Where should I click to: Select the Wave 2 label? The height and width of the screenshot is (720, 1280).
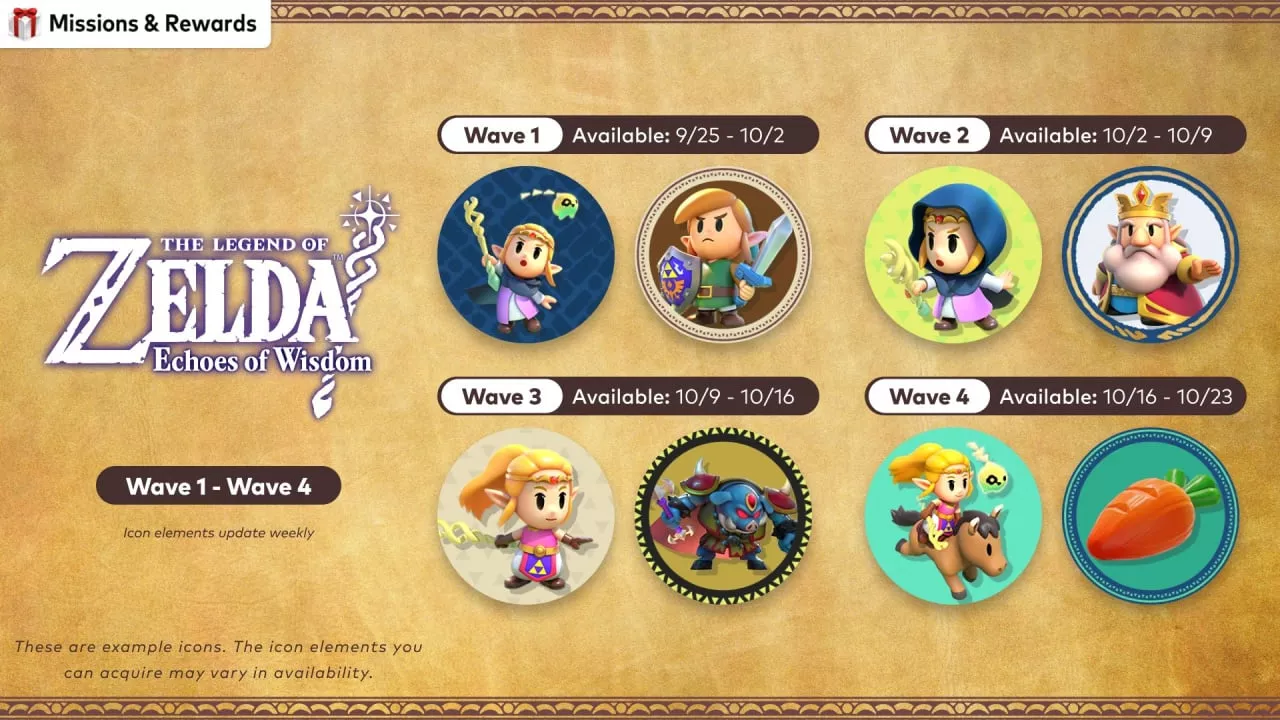point(928,135)
